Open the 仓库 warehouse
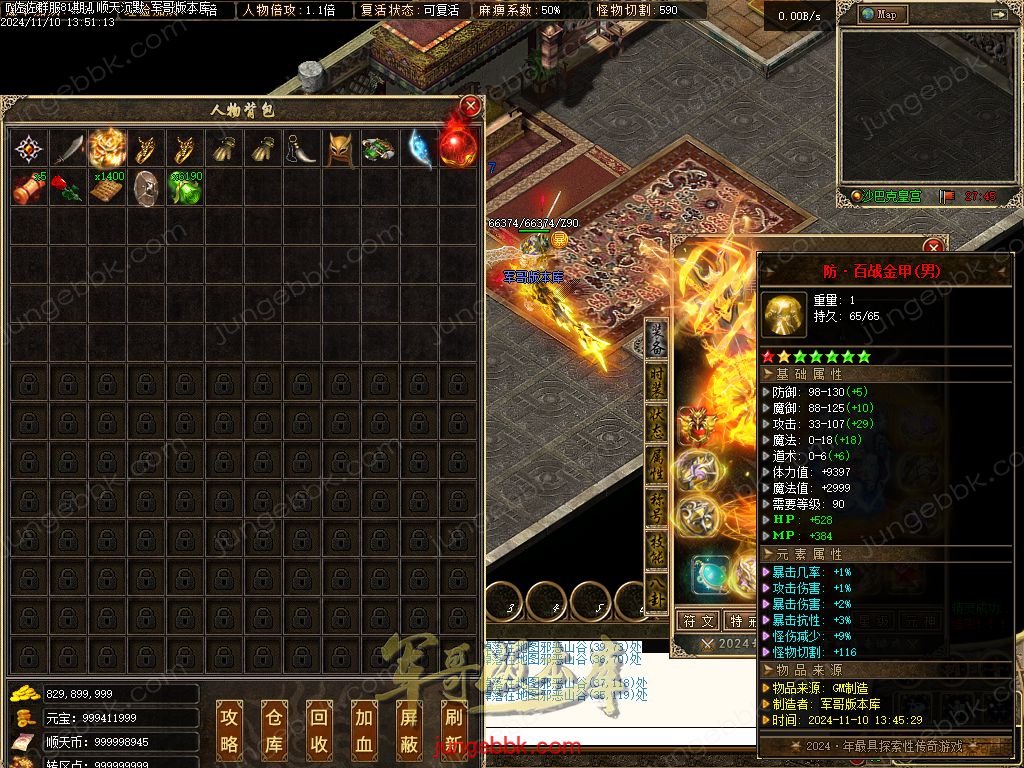This screenshot has width=1024, height=768. click(274, 728)
